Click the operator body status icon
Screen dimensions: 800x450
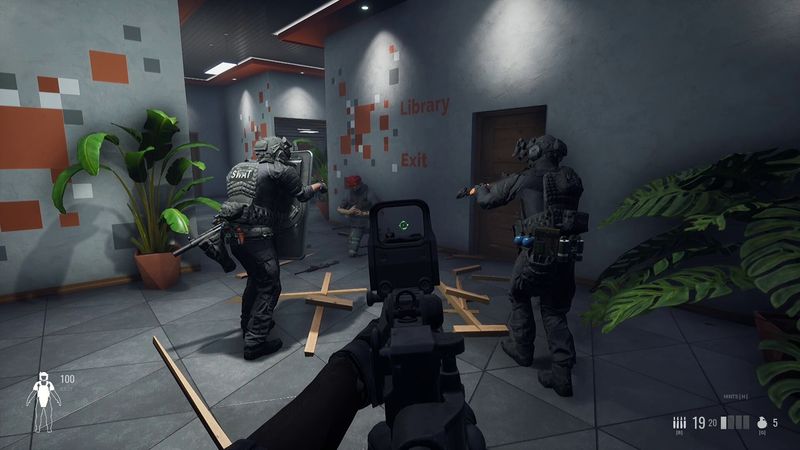[43, 402]
